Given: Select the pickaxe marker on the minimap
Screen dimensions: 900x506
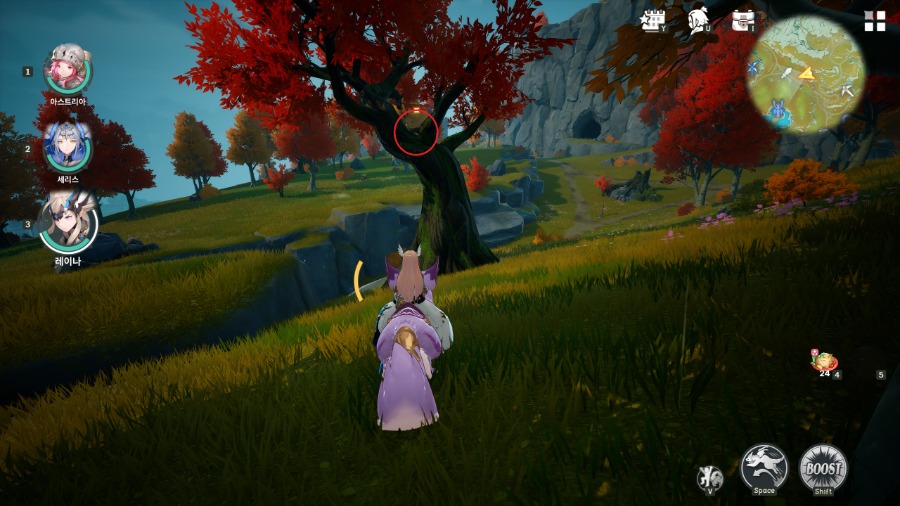Looking at the screenshot, I should (848, 91).
